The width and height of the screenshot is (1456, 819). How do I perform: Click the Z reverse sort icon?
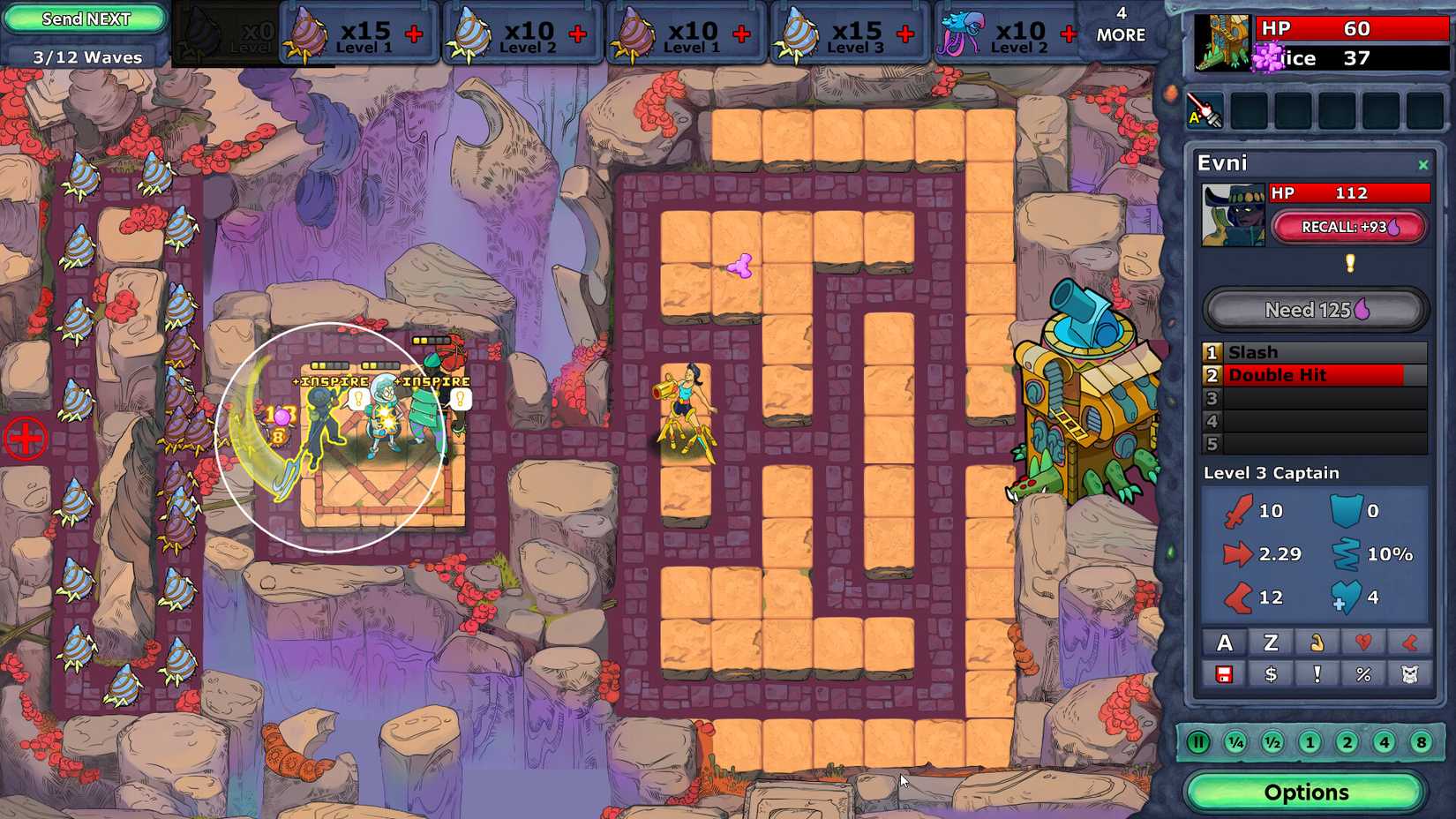1271,642
